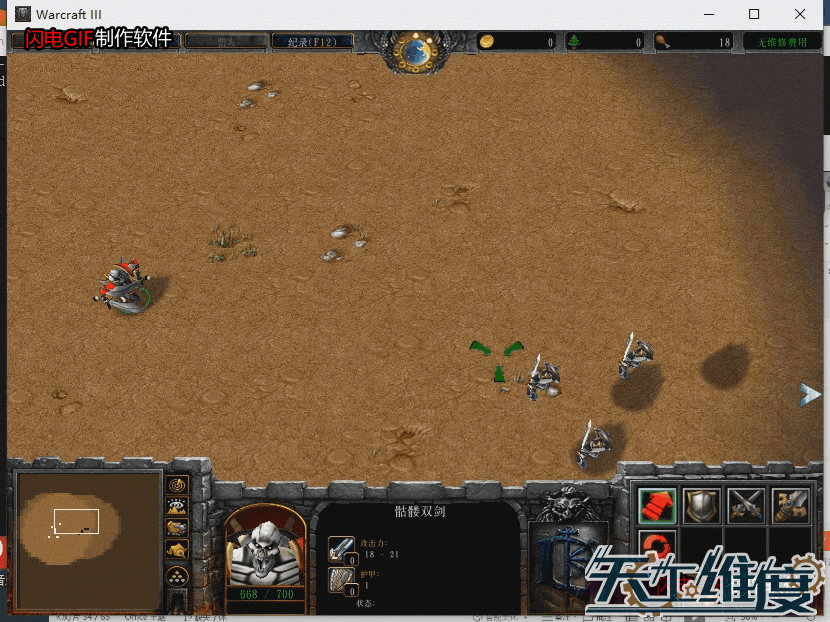Maximize the Warcraft III window
Image resolution: width=830 pixels, height=622 pixels.
pos(754,14)
